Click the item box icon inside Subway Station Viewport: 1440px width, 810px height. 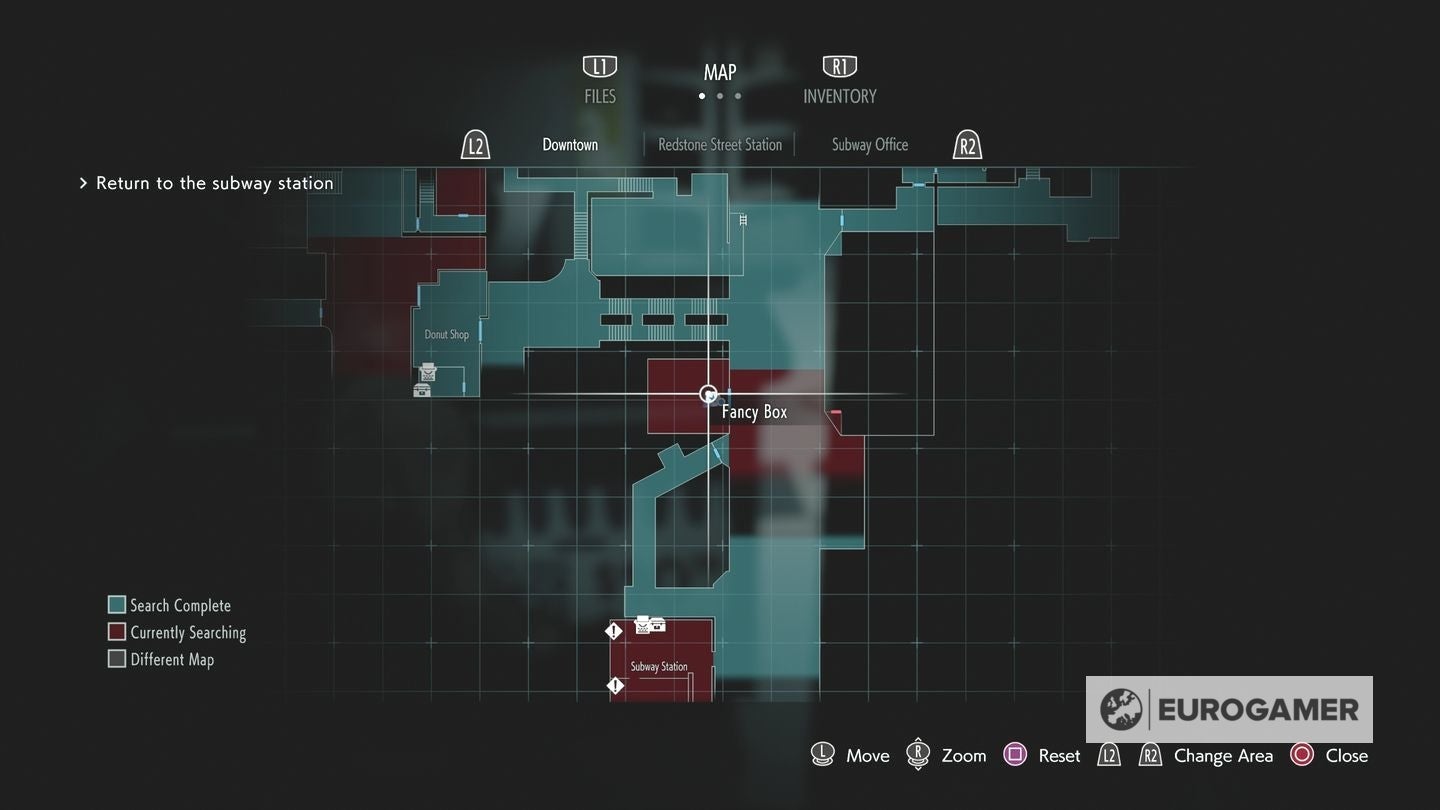coord(658,623)
